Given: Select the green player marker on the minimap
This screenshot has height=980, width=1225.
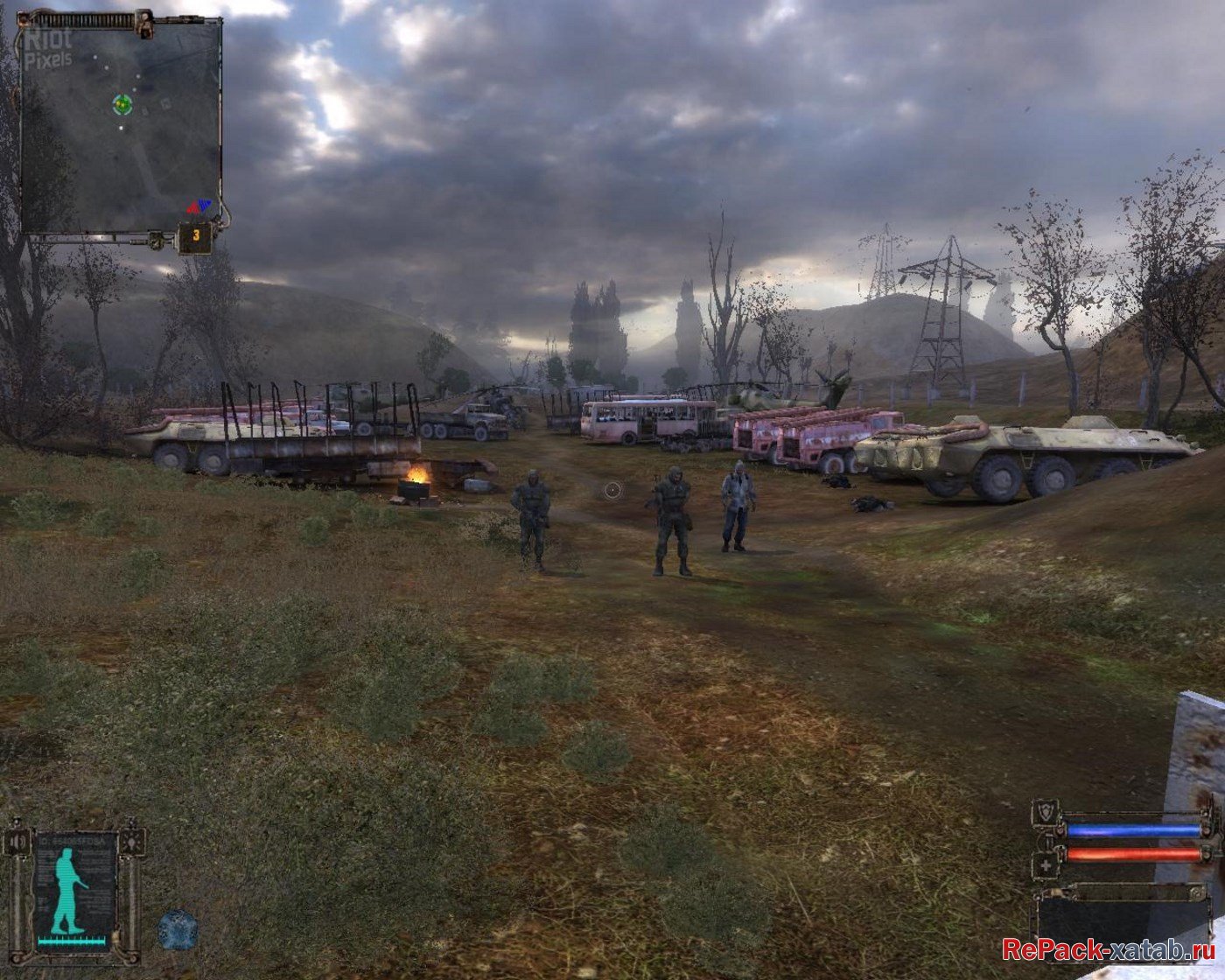Looking at the screenshot, I should tap(122, 105).
